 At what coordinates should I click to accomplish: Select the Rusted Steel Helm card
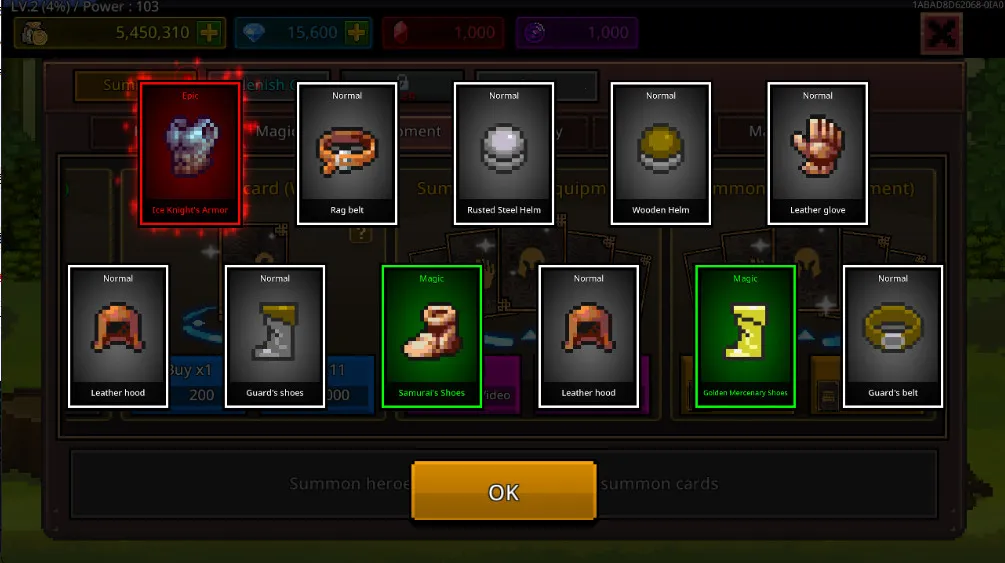(504, 154)
